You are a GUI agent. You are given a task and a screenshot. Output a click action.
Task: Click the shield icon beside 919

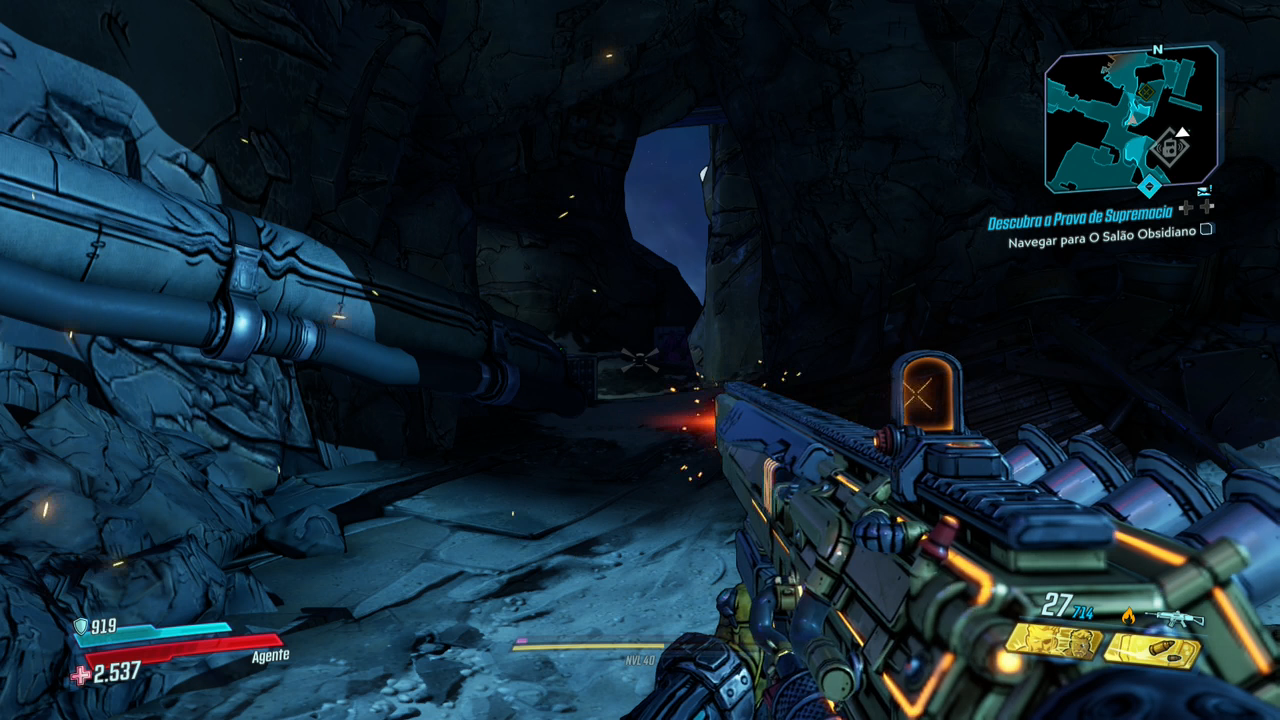(x=80, y=627)
